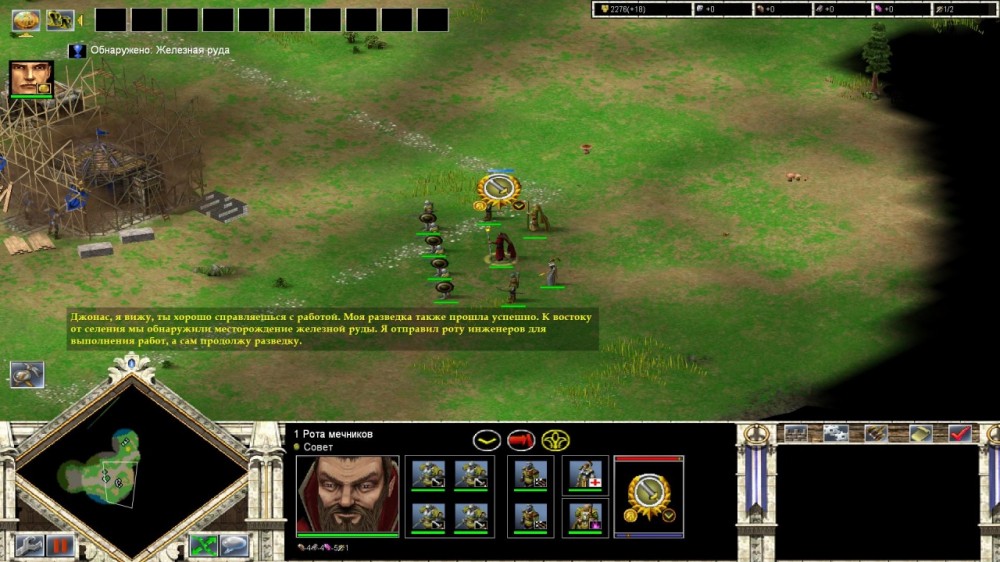
Task: Select the medic unit with the red cross
Action: tap(585, 475)
